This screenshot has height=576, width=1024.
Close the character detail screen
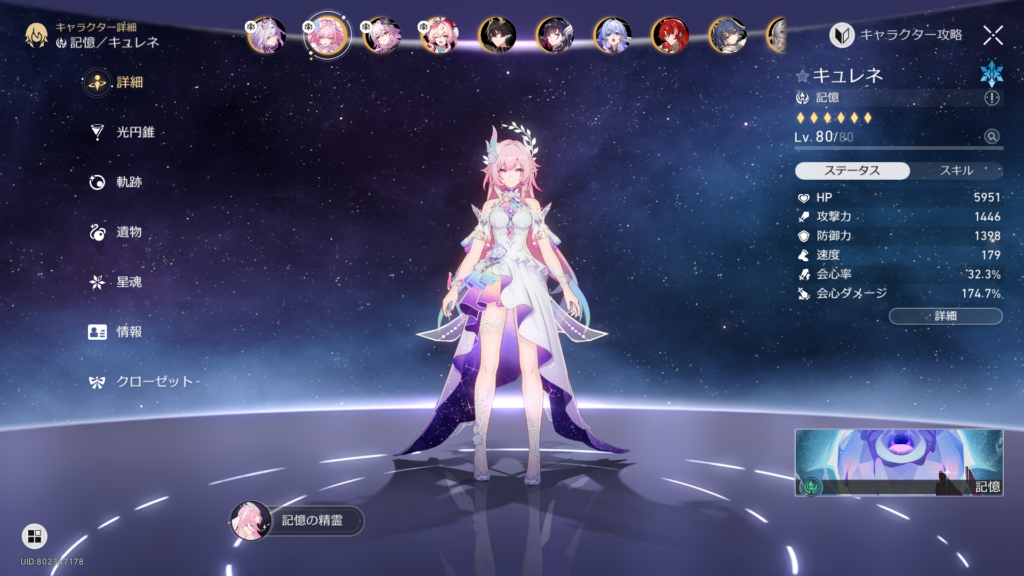992,35
